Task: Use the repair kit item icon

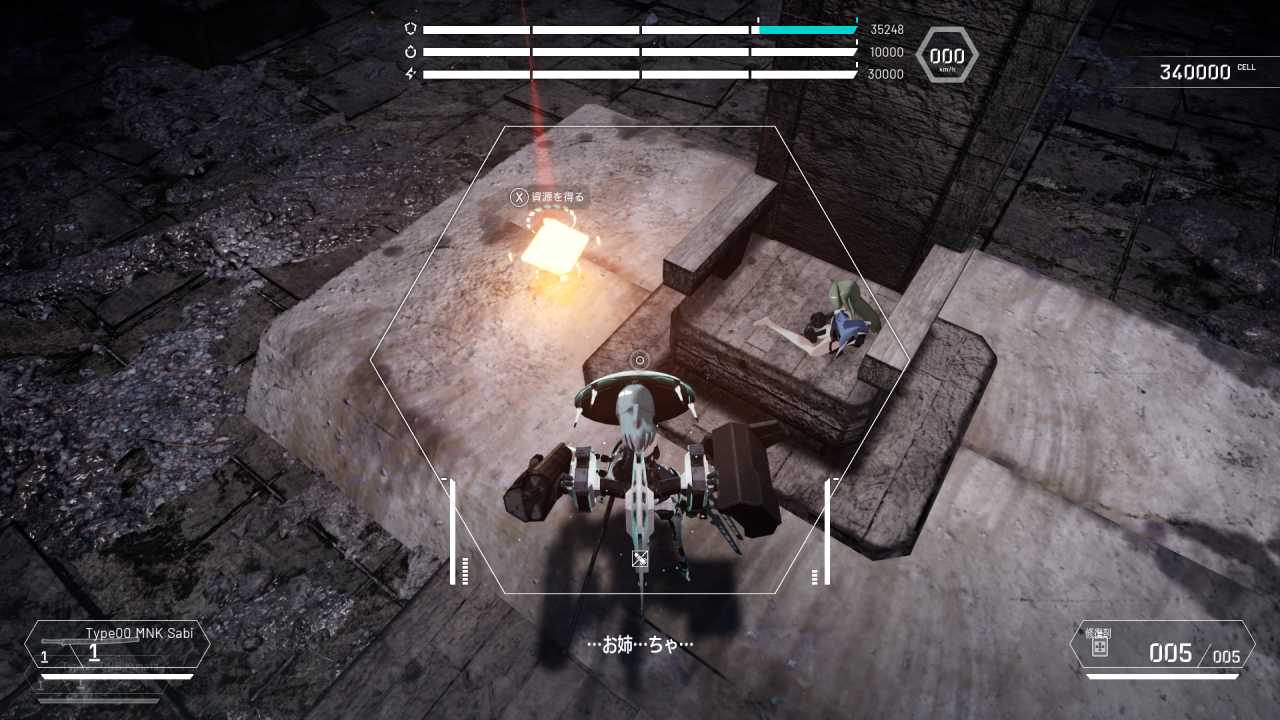Action: pos(1099,647)
